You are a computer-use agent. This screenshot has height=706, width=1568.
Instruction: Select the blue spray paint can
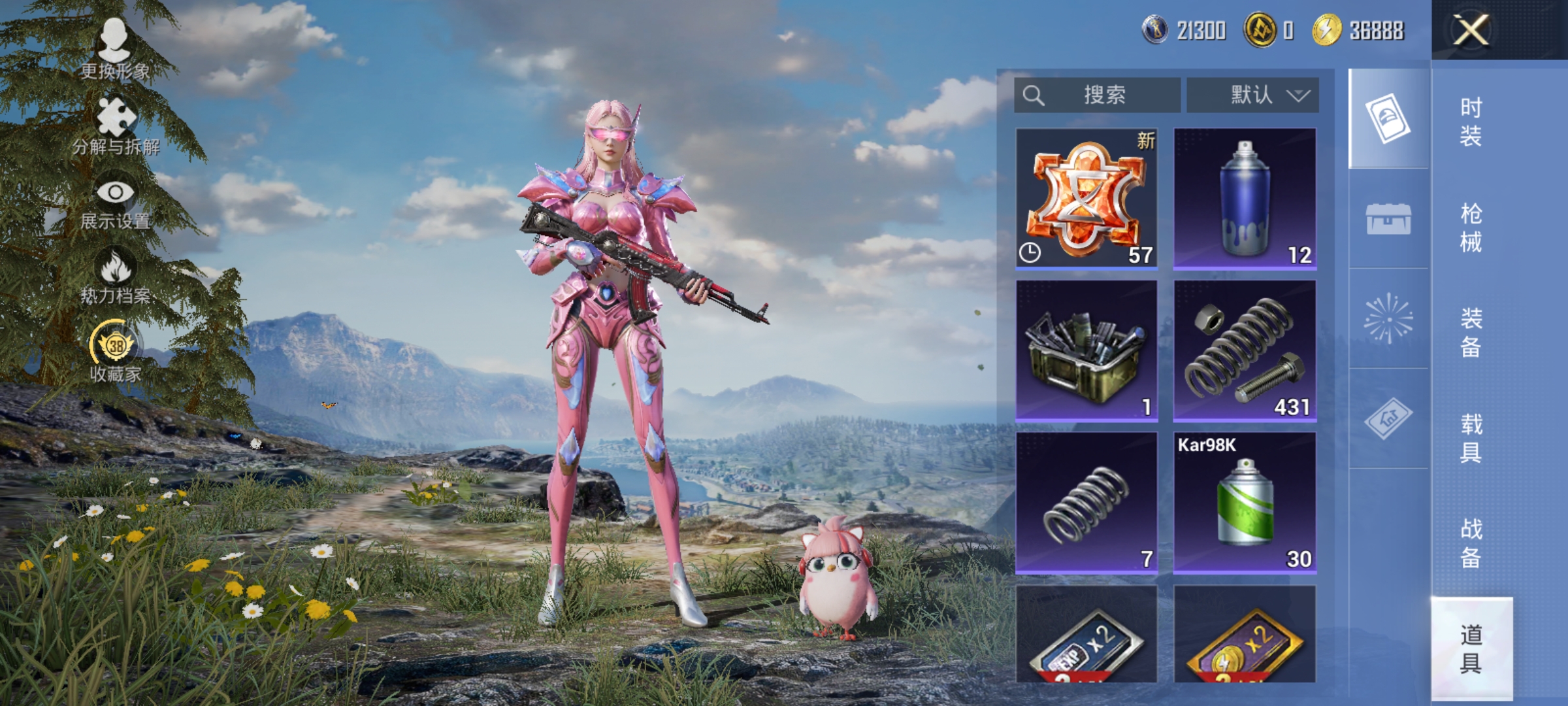pyautogui.click(x=1245, y=199)
